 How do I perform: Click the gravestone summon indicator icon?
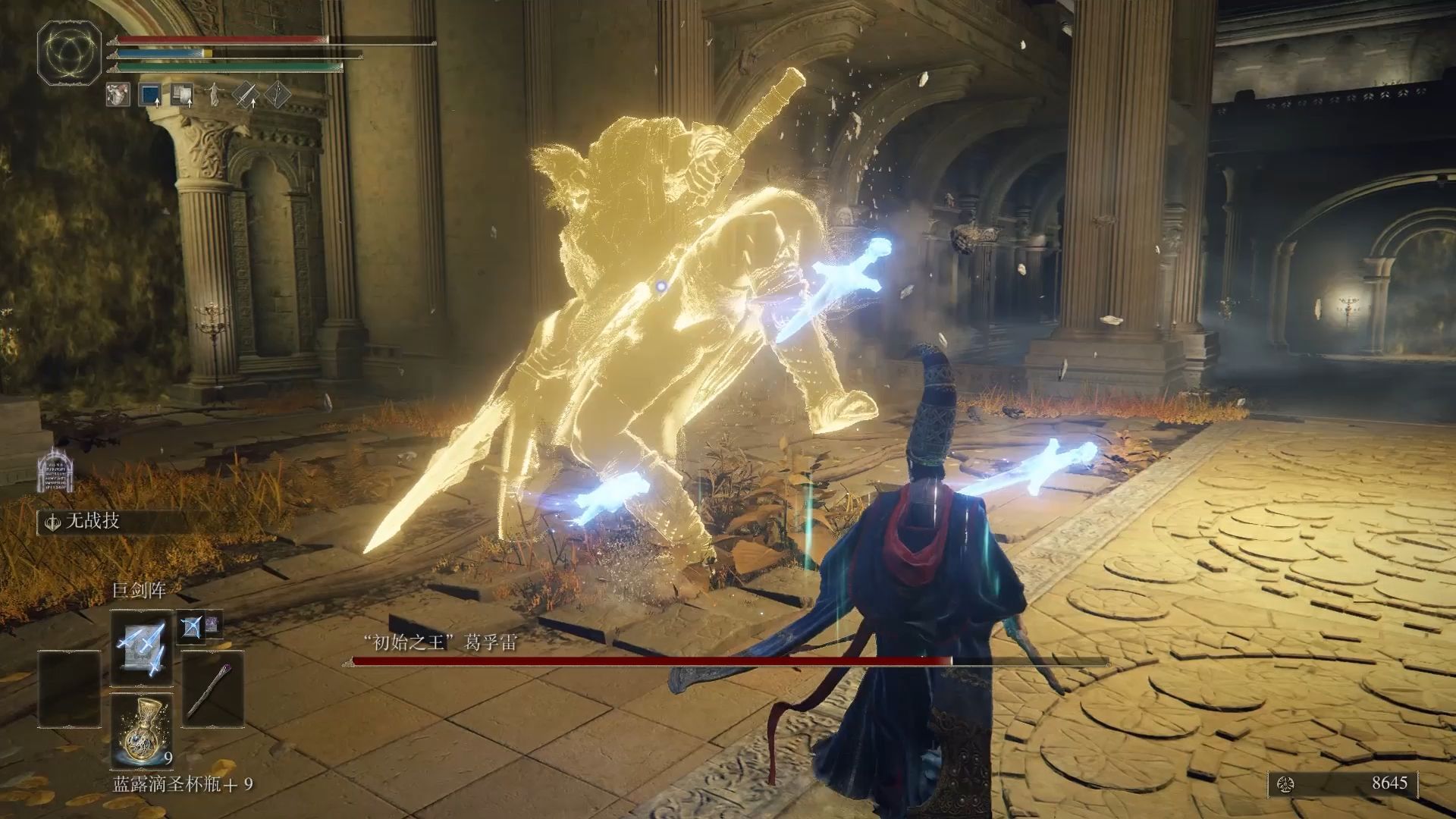pos(55,470)
